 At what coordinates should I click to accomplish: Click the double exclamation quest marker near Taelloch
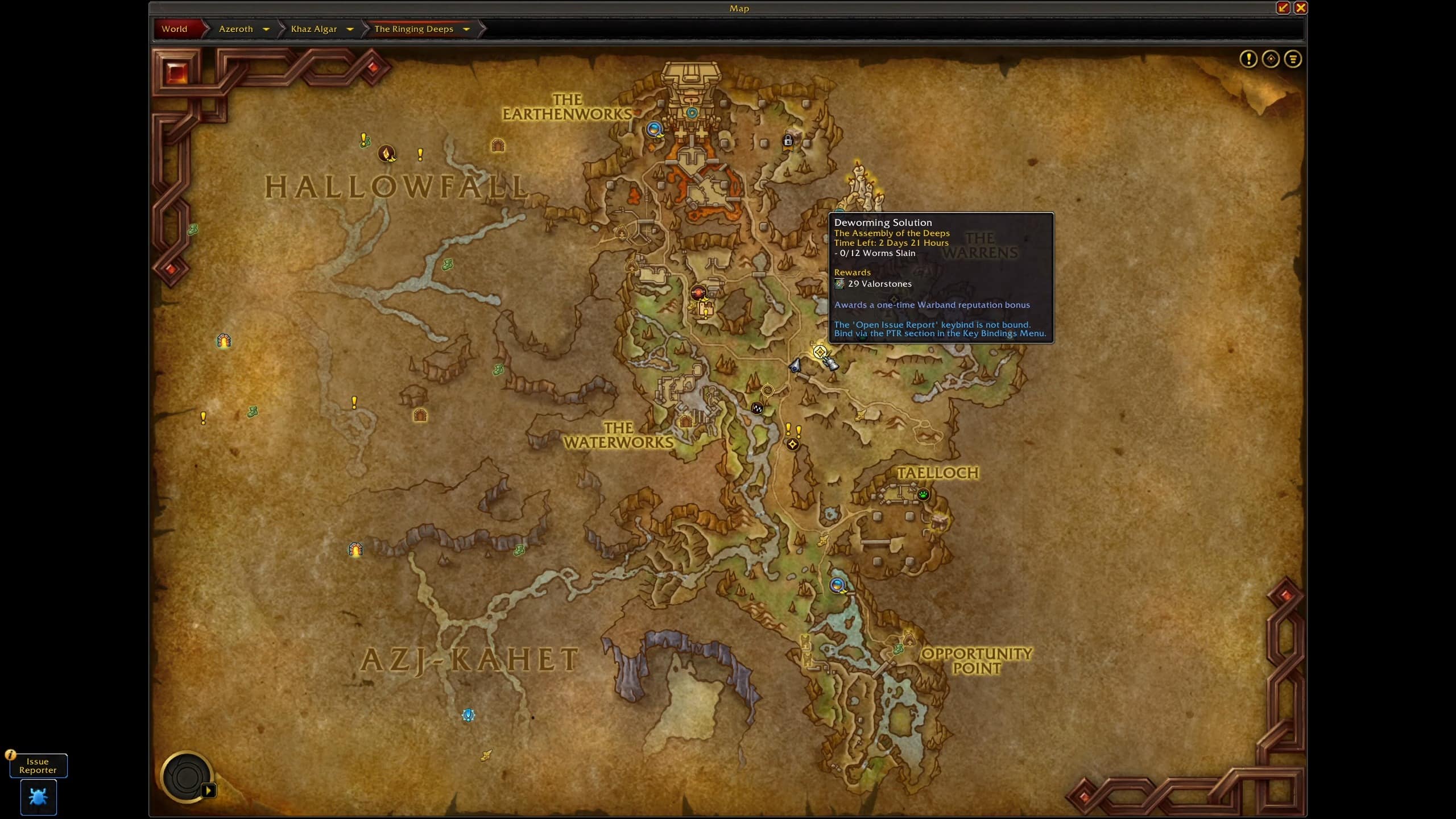[x=793, y=429]
